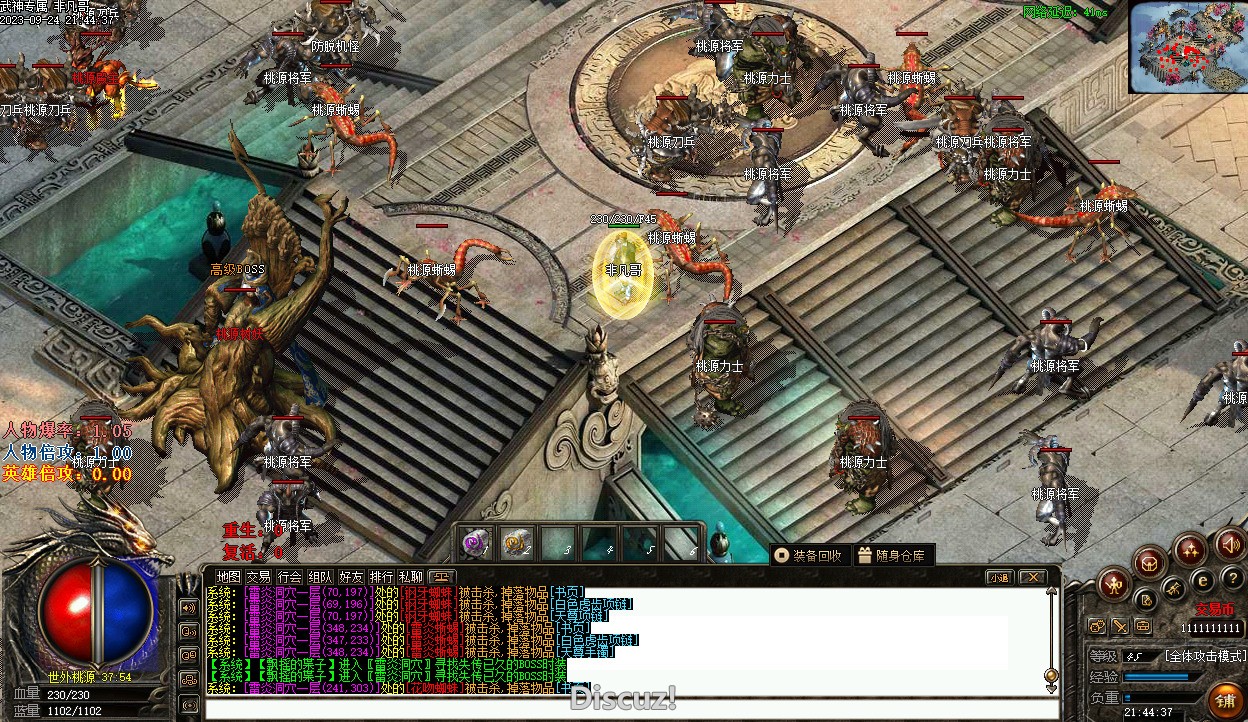Use the orange scroll in hotbar slot 2
The image size is (1248, 722).
[516, 543]
